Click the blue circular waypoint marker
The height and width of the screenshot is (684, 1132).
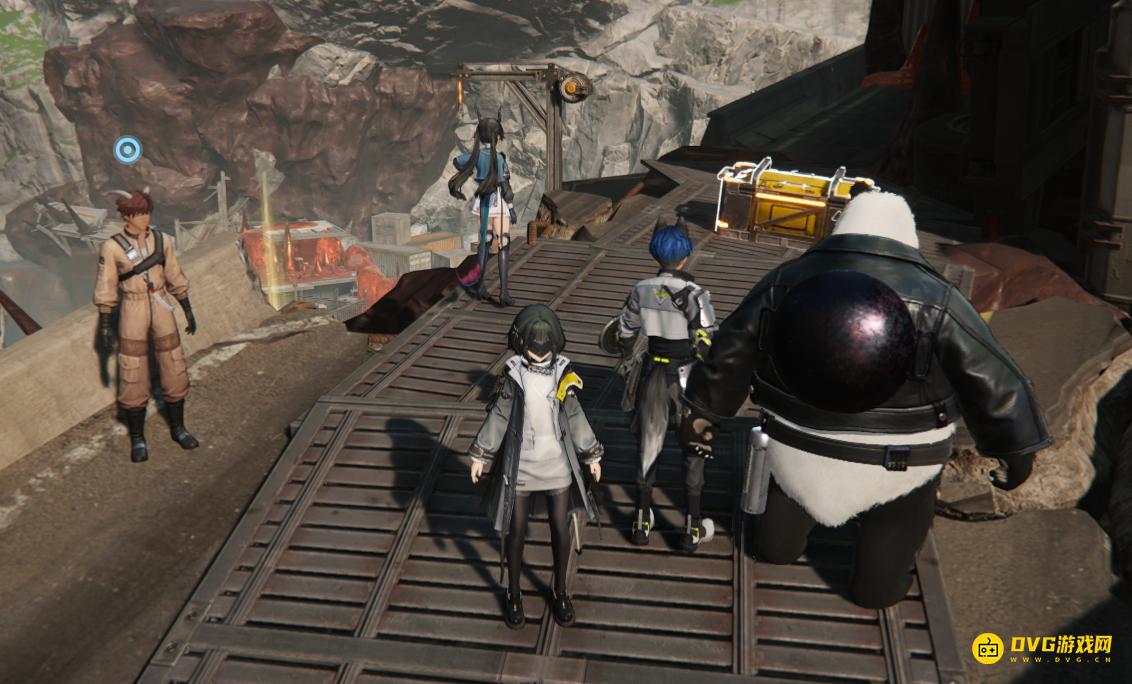click(x=127, y=150)
